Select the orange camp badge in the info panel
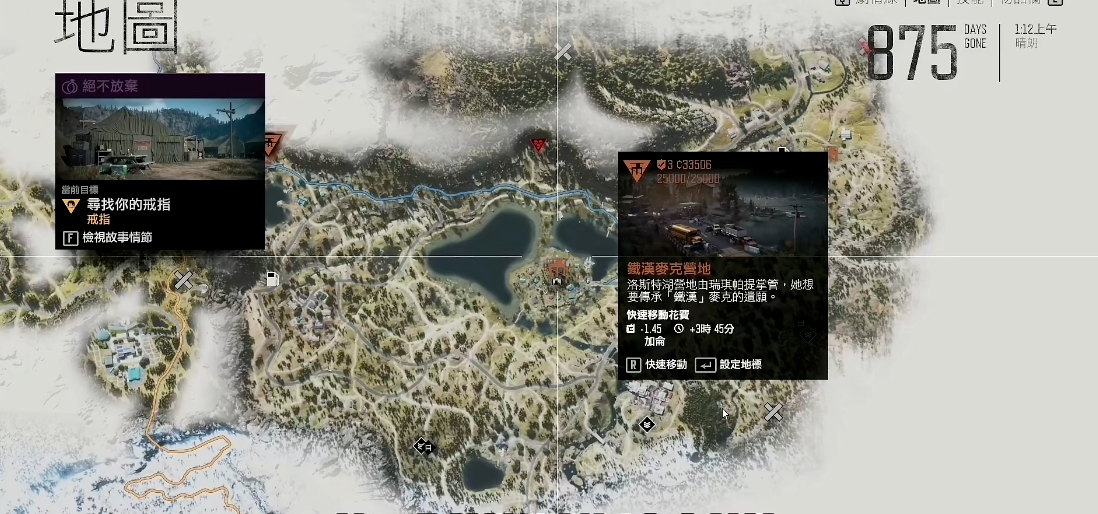The height and width of the screenshot is (514, 1098). coord(636,170)
